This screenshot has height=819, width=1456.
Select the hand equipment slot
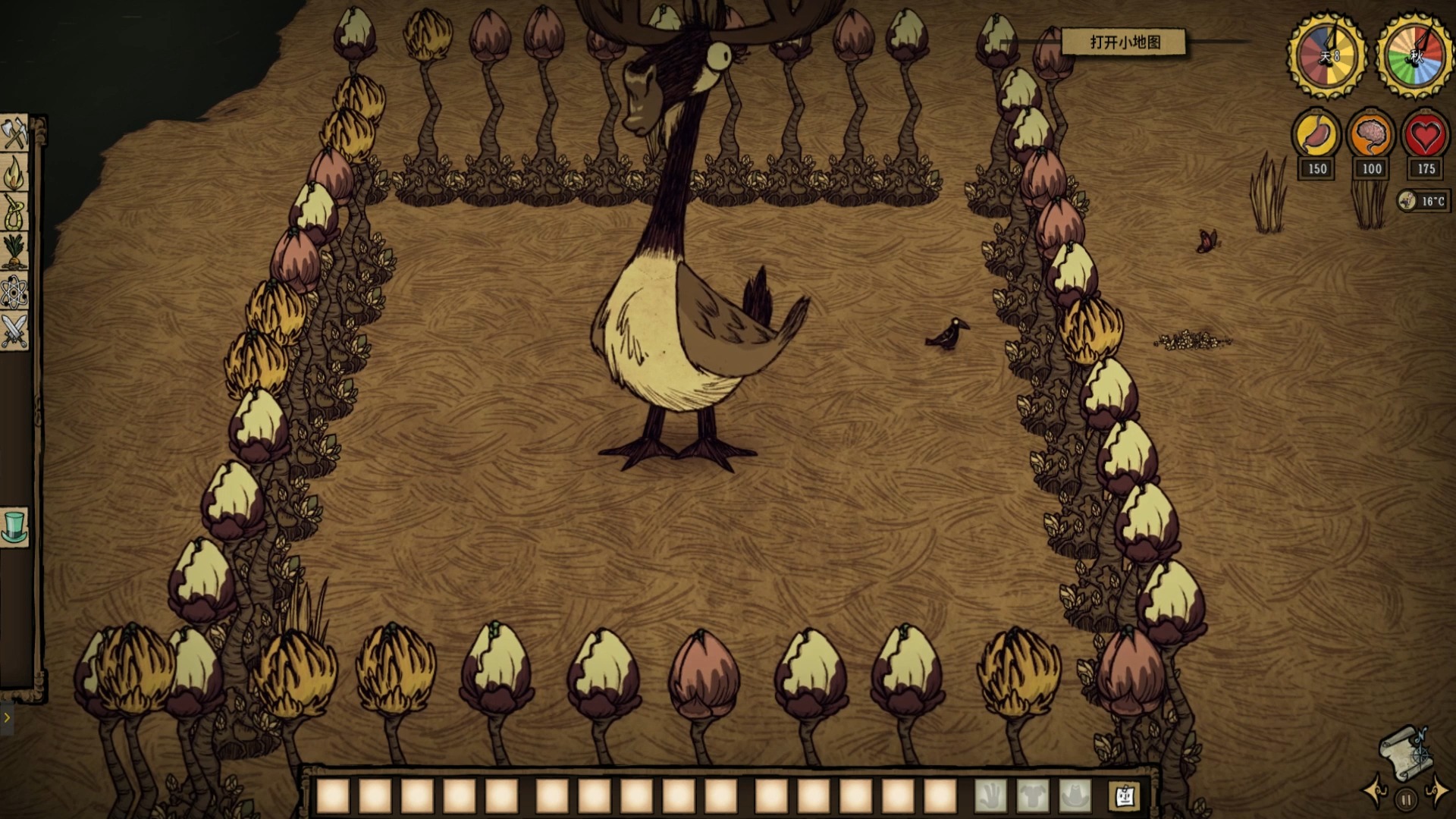click(x=990, y=796)
